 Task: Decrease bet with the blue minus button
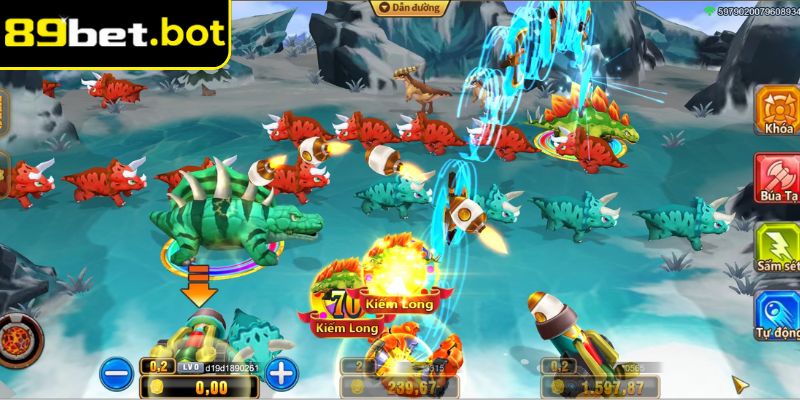click(116, 374)
